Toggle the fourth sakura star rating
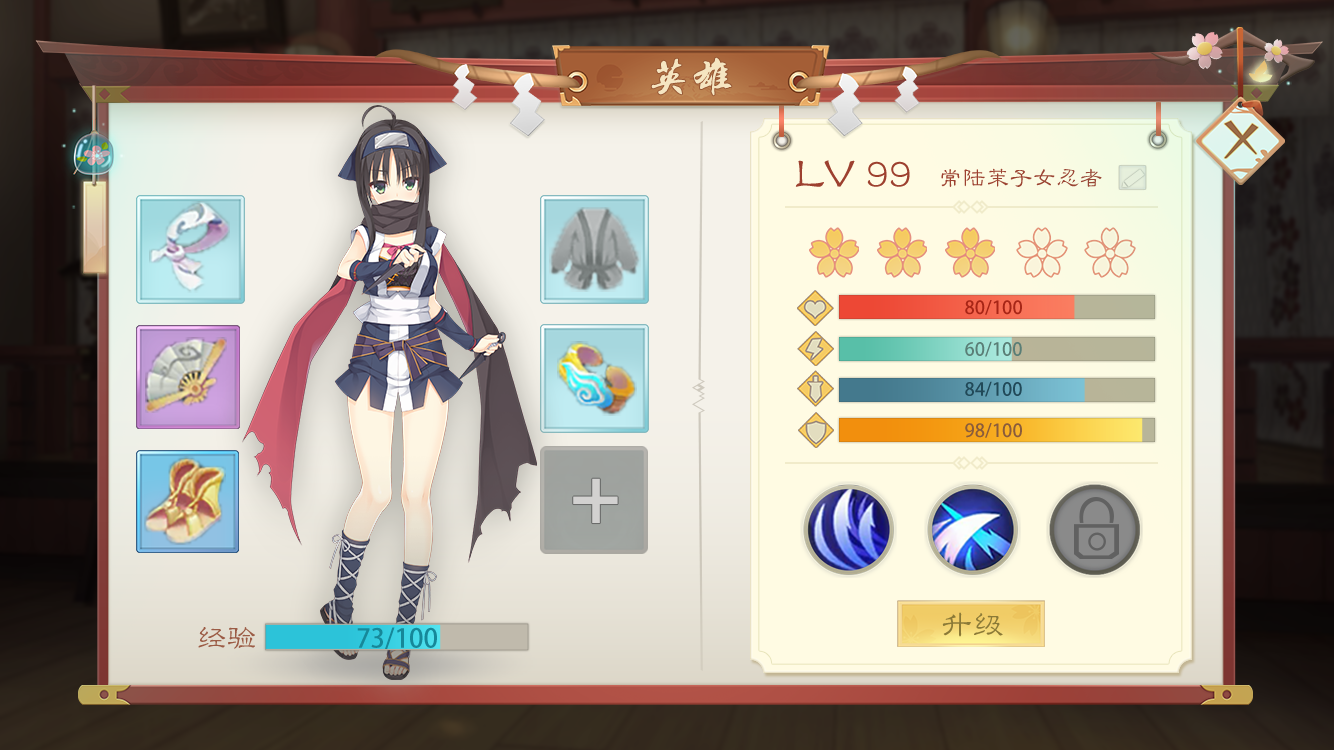The image size is (1334, 750). click(x=1040, y=250)
